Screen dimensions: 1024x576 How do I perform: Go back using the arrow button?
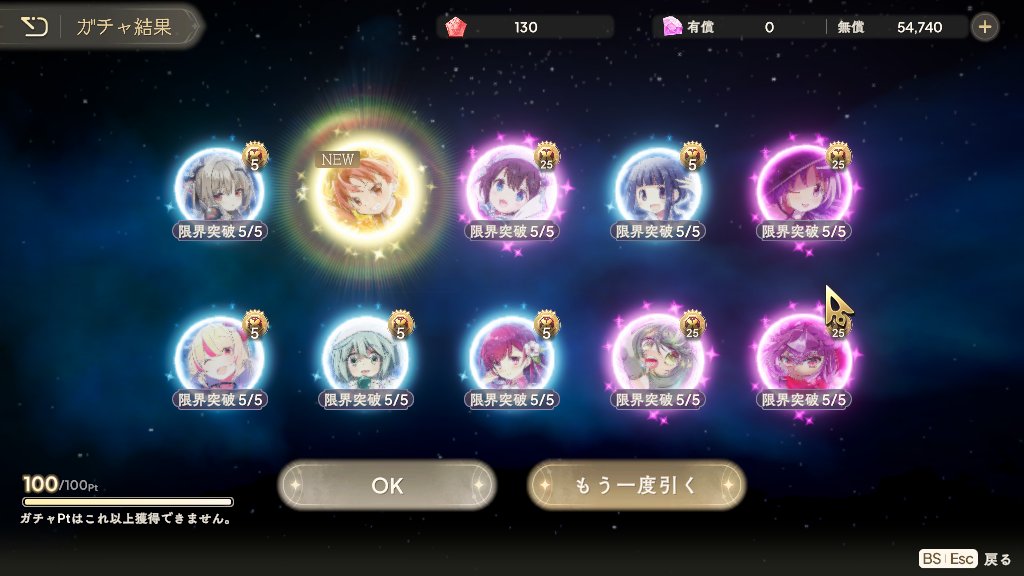[x=35, y=27]
